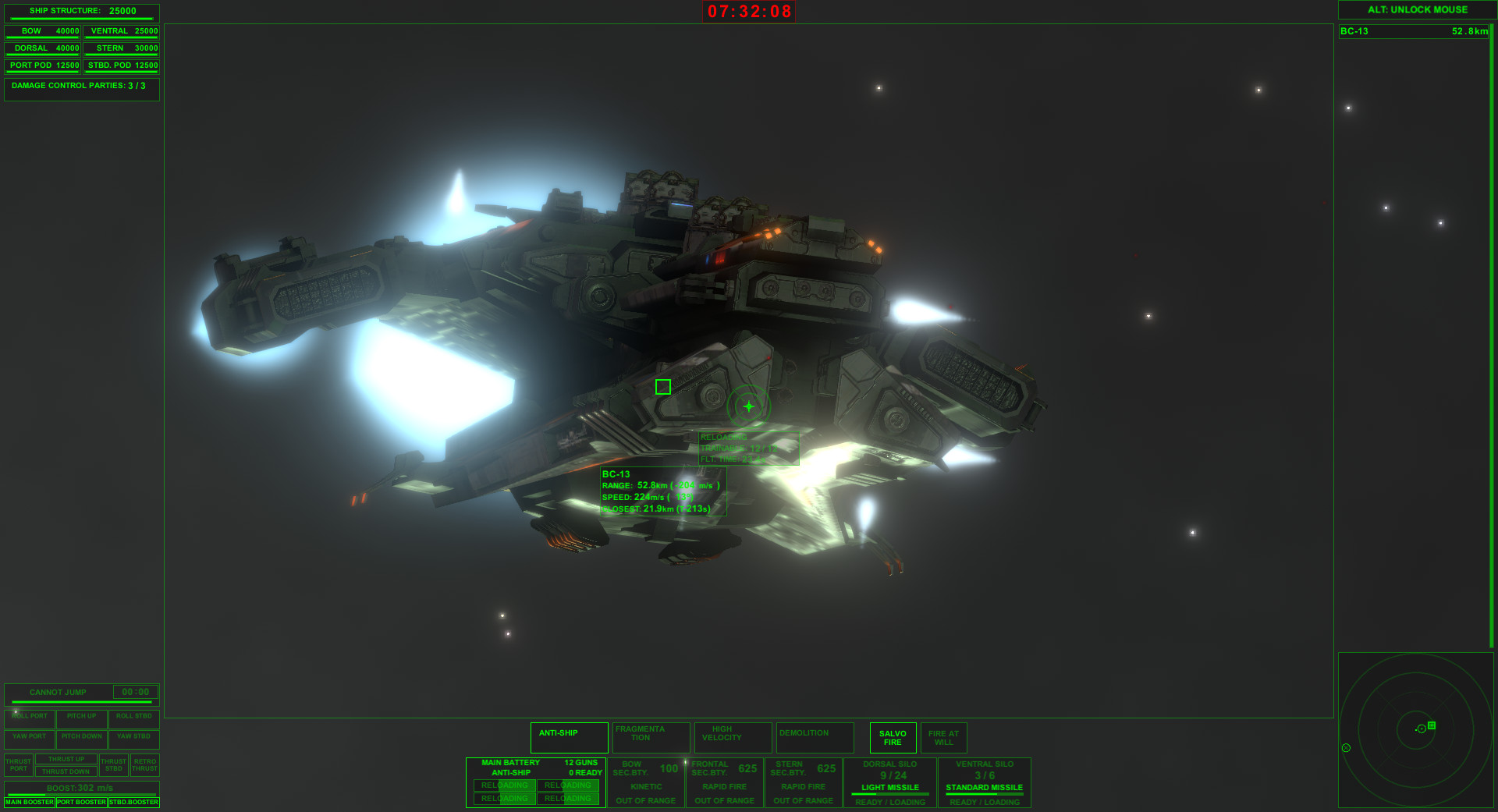
Task: Click the Roll Port maneuver control
Action: 29,716
